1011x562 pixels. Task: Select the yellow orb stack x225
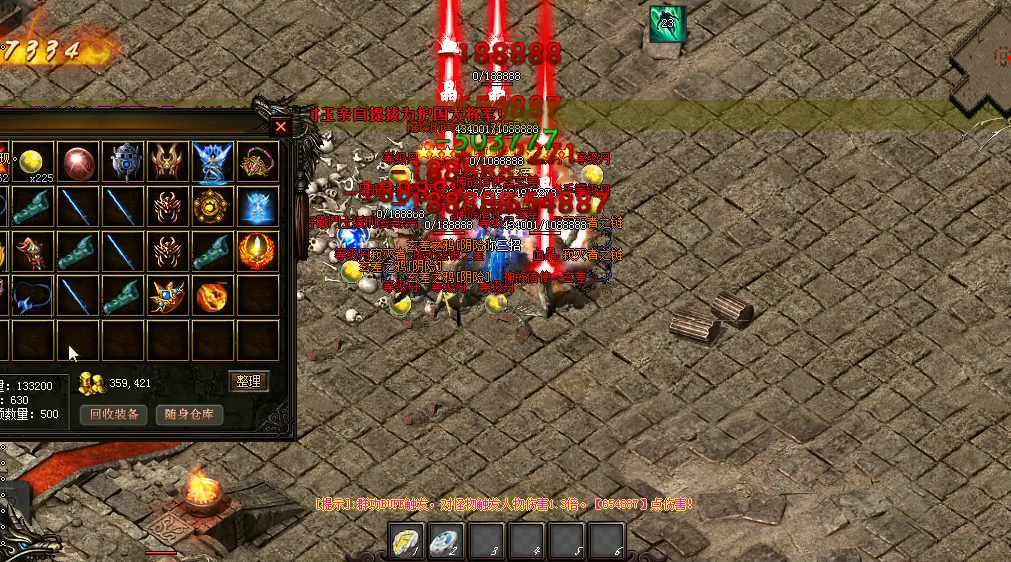pyautogui.click(x=33, y=162)
